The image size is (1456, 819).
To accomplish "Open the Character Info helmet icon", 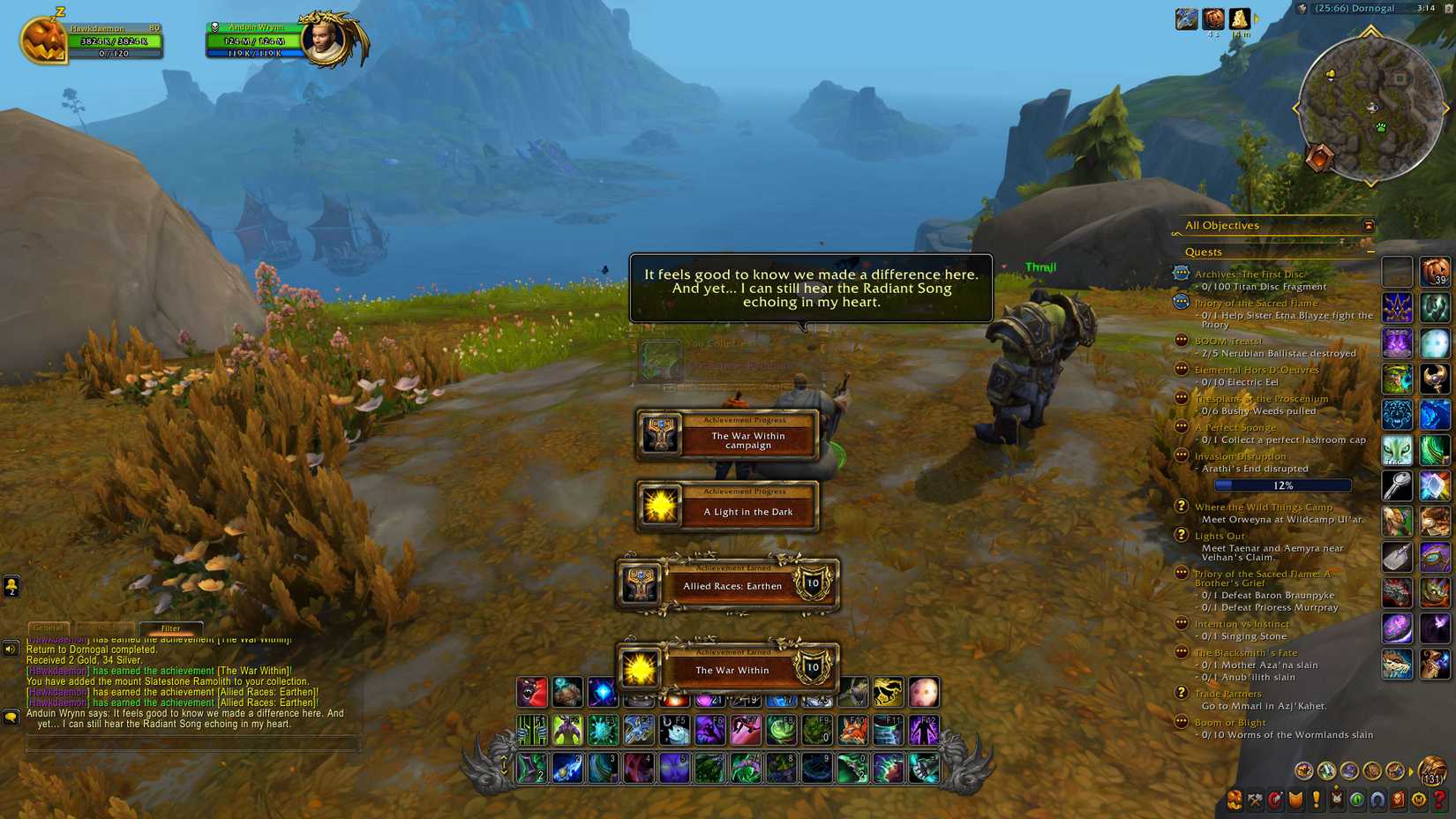I will 1235,800.
